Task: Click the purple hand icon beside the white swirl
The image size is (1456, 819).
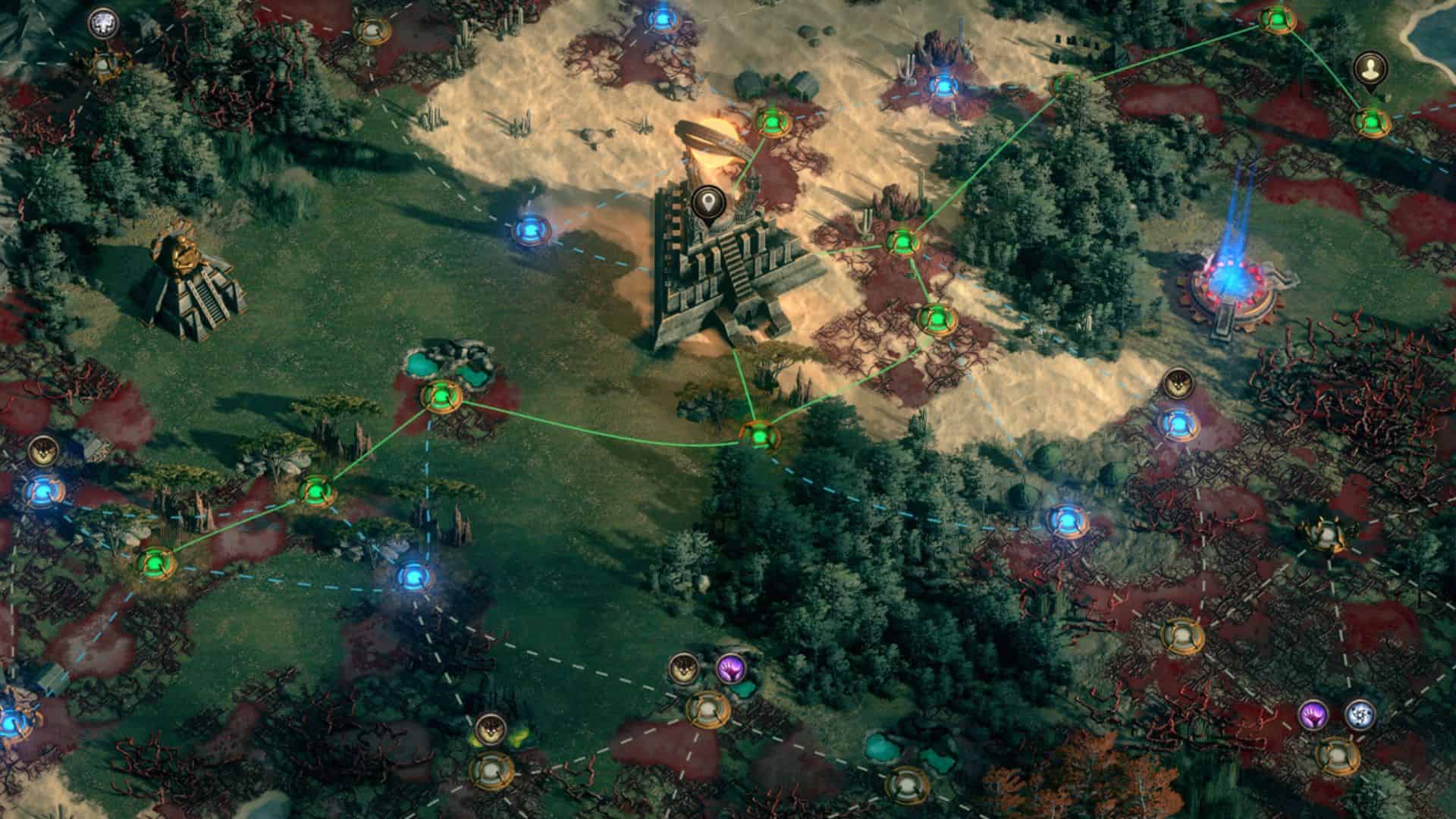Action: [x=1313, y=714]
